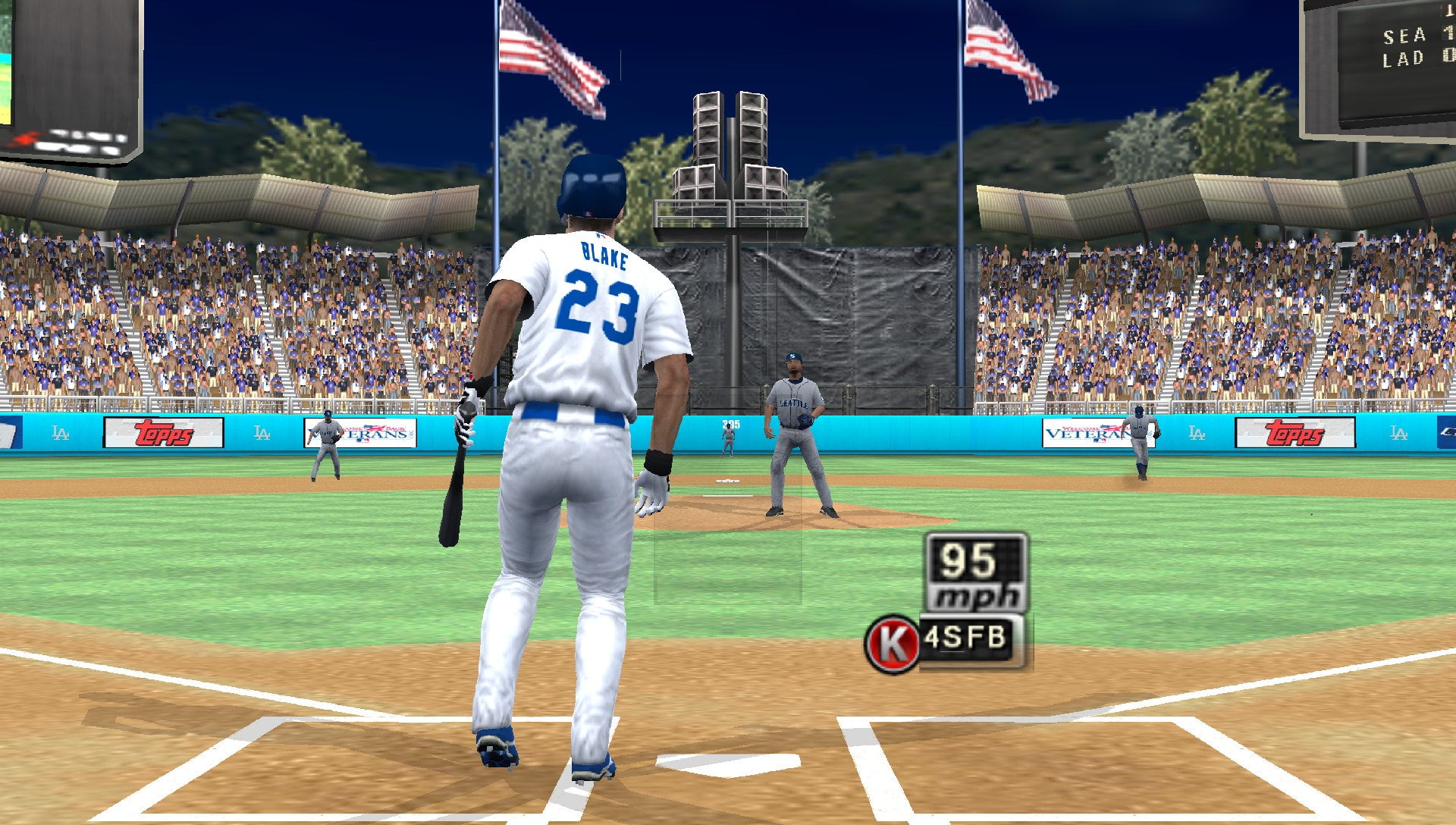1456x825 pixels.
Task: Toggle the left small scoreboard display
Action: 74,76
